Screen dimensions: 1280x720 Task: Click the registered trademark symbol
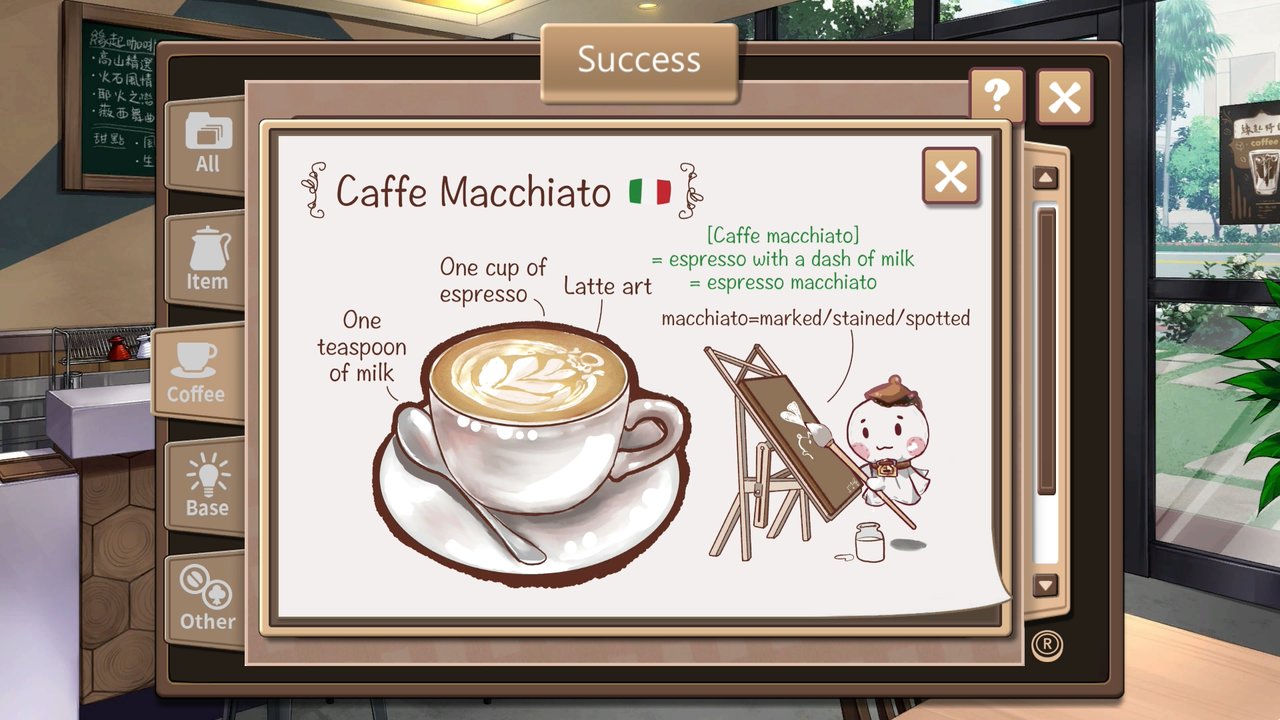point(1046,645)
